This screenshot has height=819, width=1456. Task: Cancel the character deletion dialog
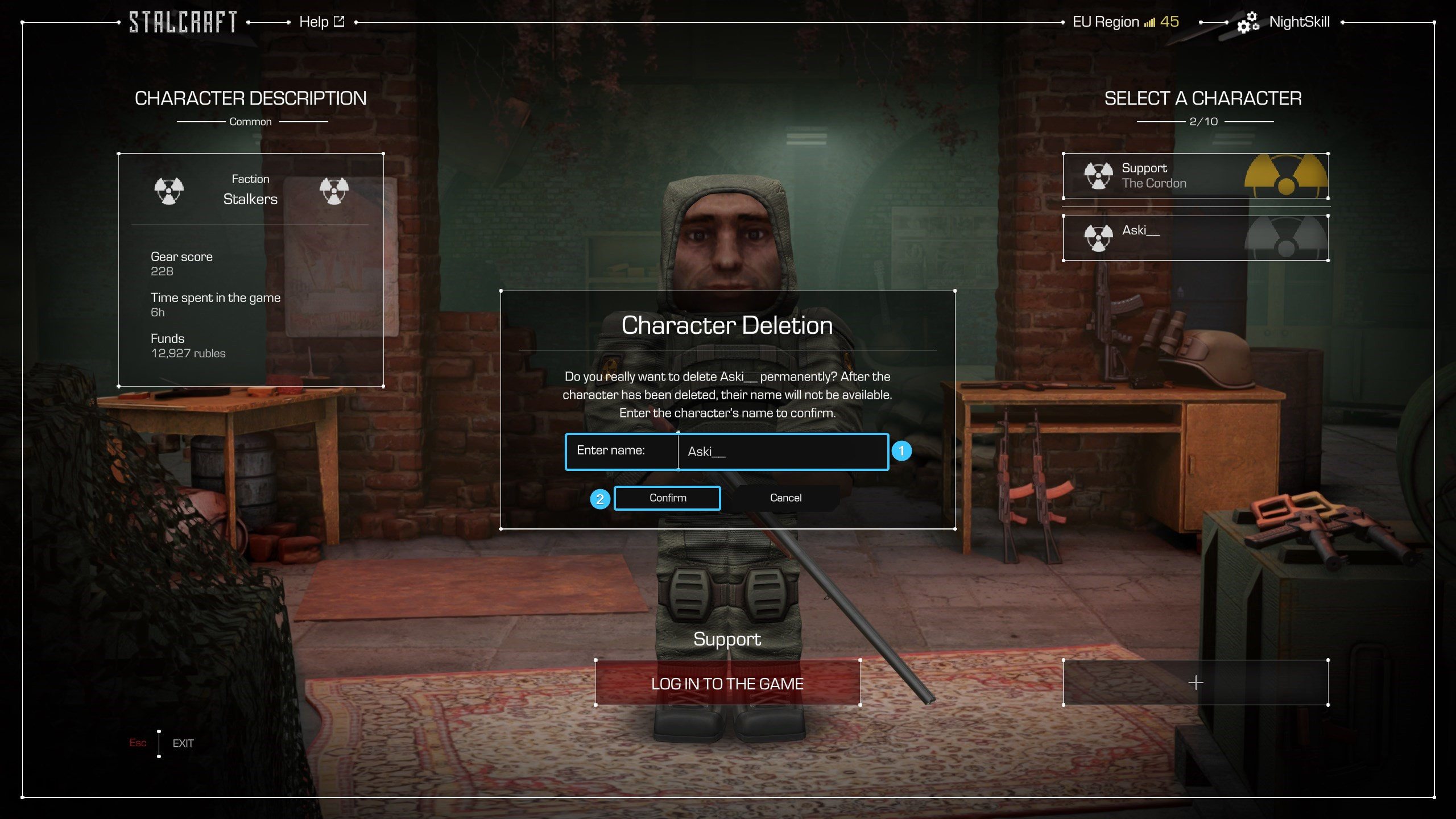pos(785,498)
